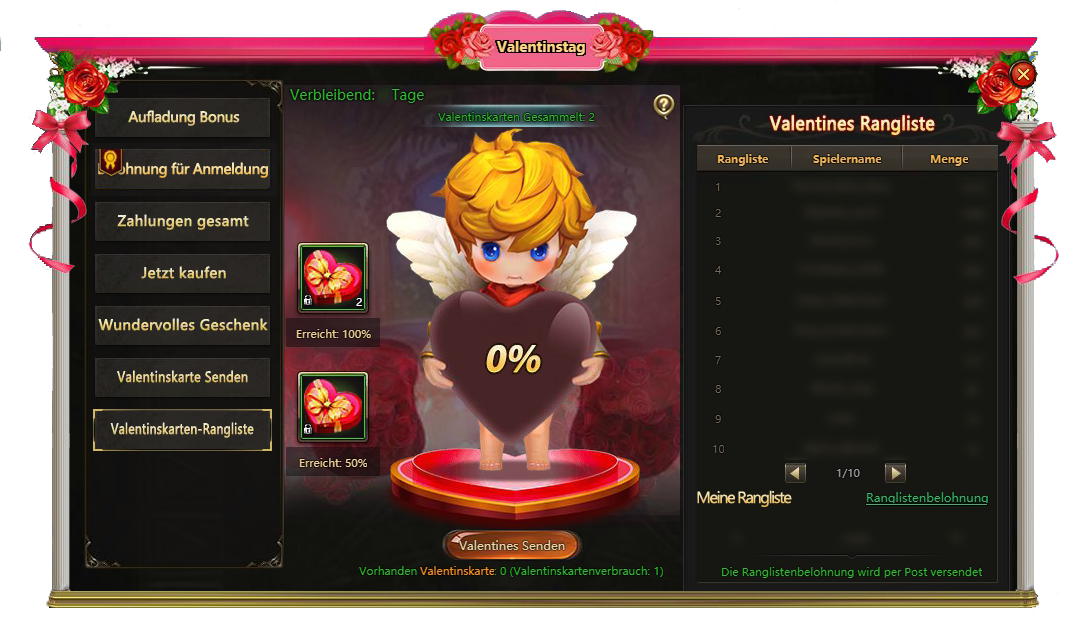Screen dimensions: 1068x628
Task: Go to the previous ranking page
Action: 796,472
